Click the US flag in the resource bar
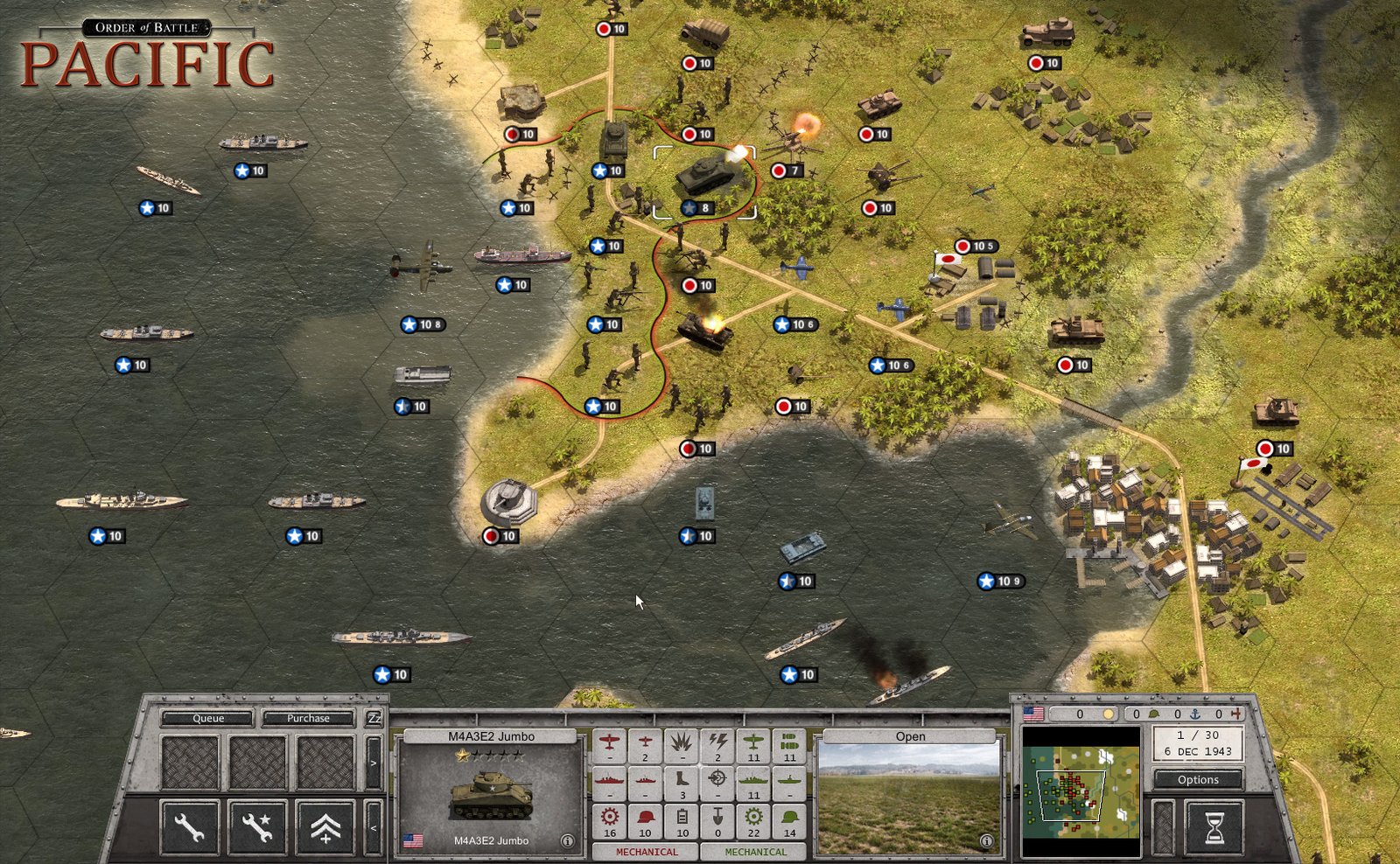This screenshot has width=1400, height=864. 1033,714
